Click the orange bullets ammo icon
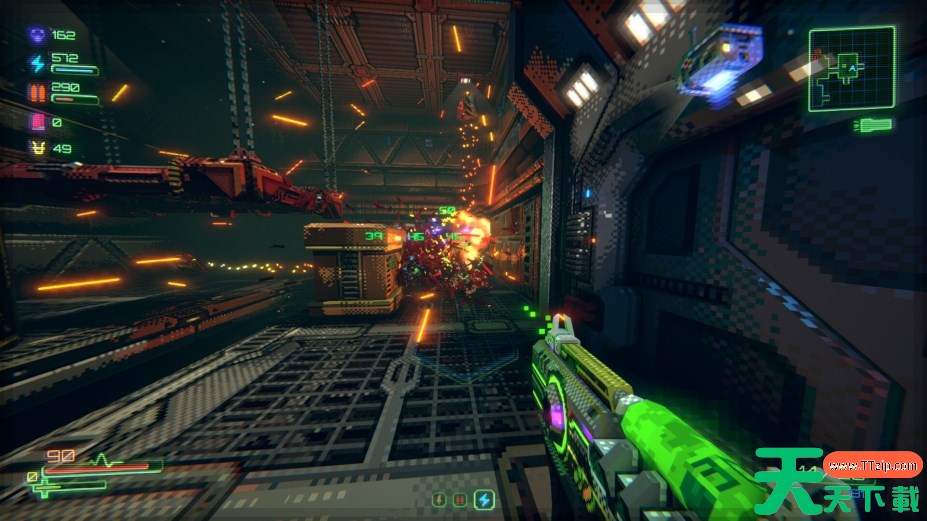This screenshot has width=927, height=521. 38,93
